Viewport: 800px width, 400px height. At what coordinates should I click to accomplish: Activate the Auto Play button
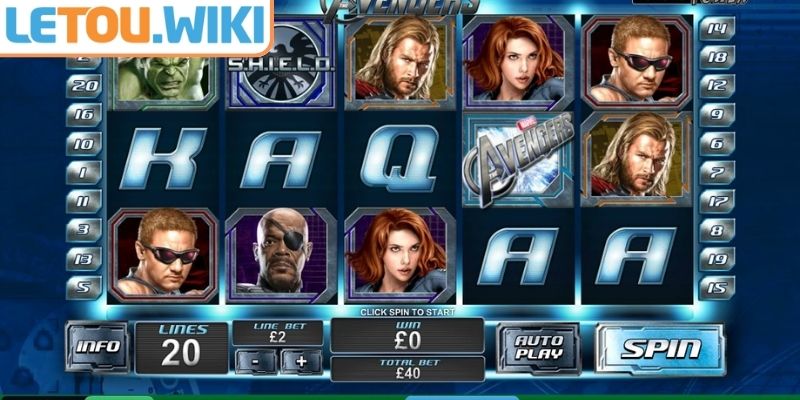tap(538, 348)
